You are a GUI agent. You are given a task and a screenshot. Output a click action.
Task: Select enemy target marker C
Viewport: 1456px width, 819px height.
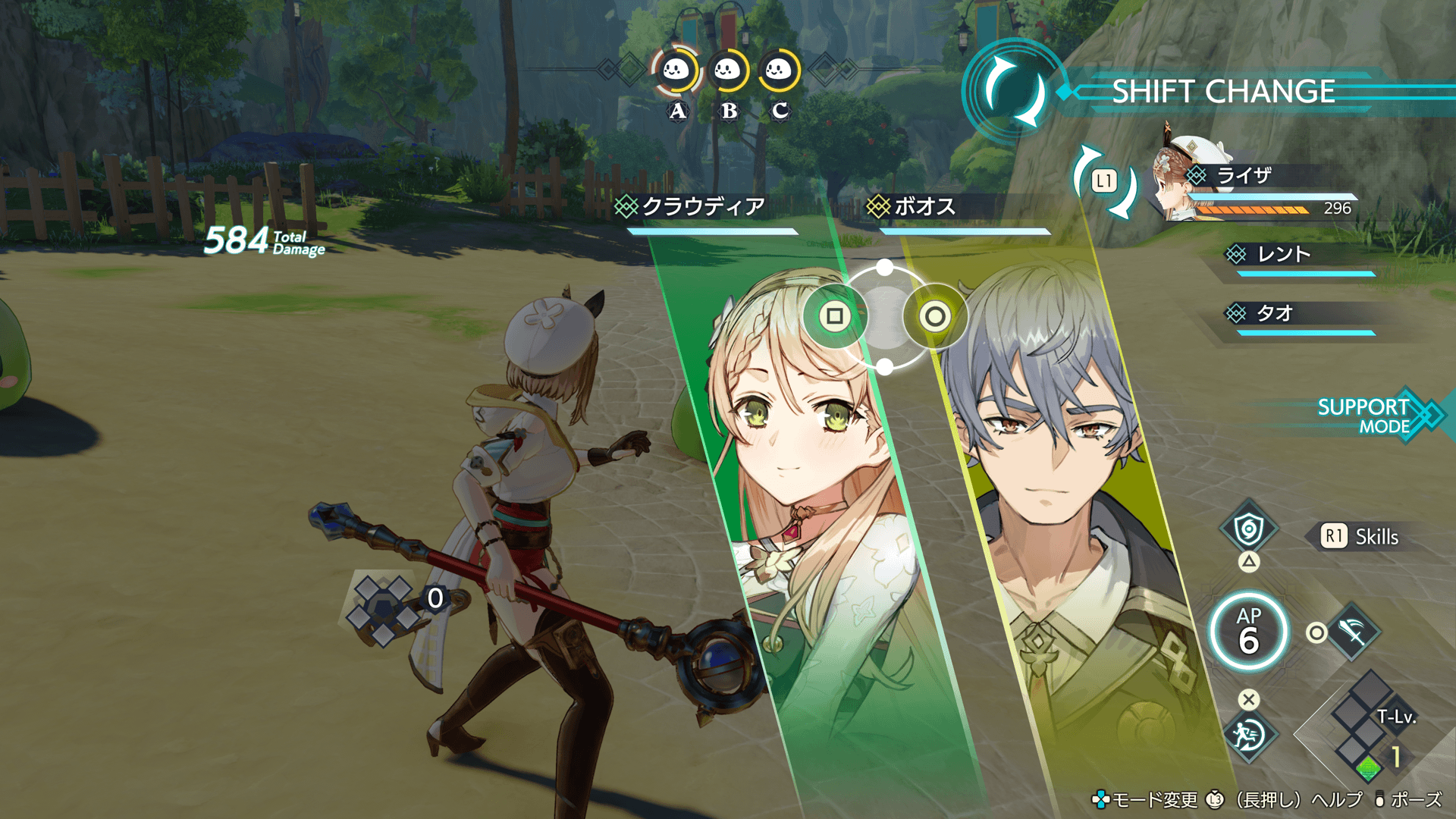tap(779, 72)
